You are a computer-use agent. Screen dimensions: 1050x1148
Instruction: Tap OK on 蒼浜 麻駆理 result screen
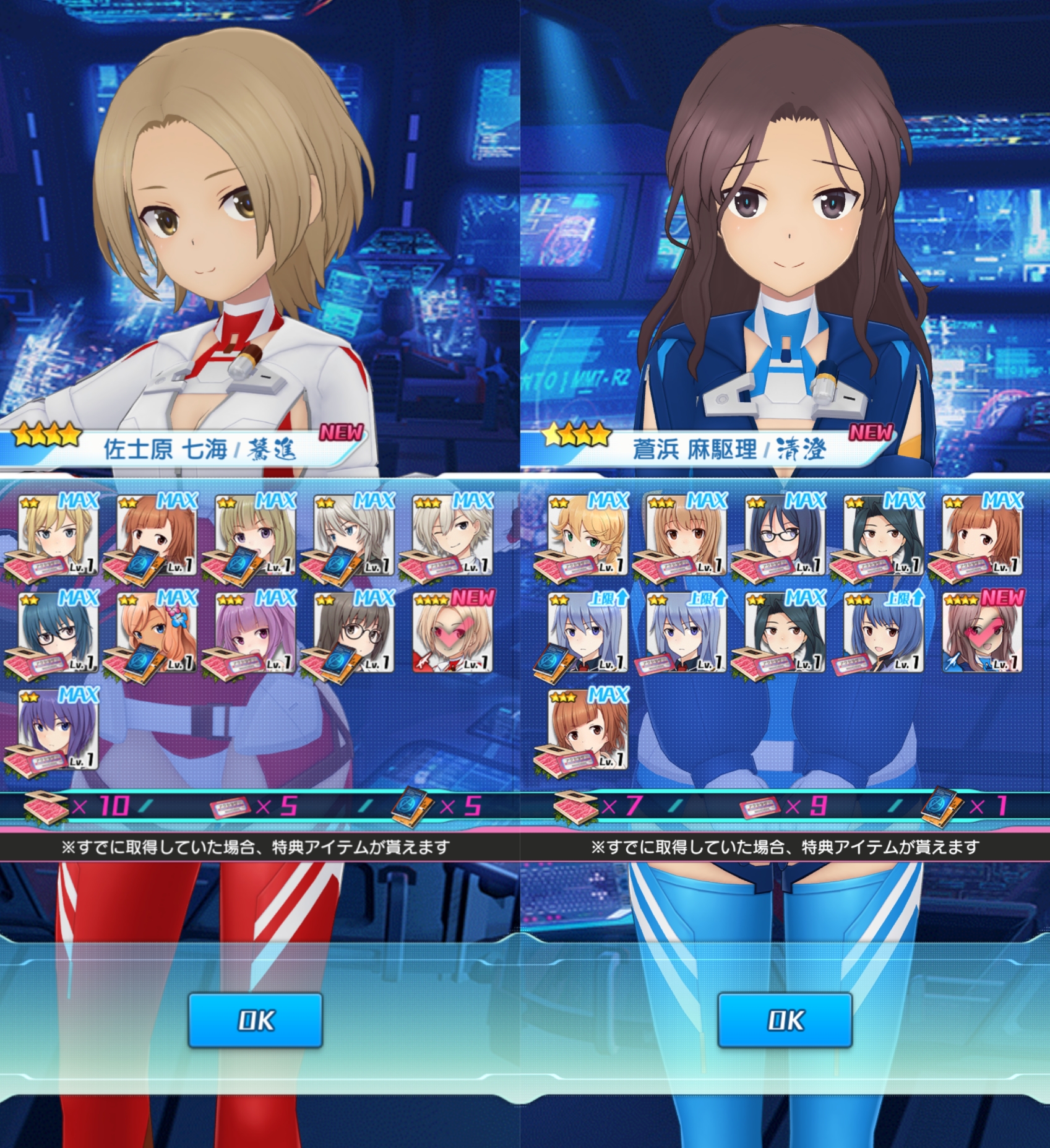[785, 1019]
